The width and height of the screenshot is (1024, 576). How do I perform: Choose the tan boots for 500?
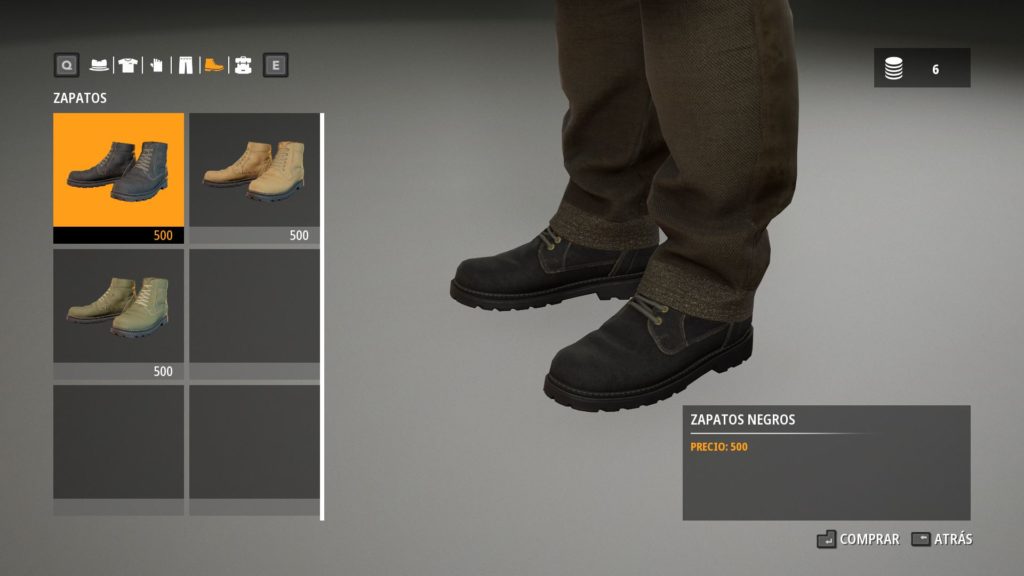click(254, 171)
